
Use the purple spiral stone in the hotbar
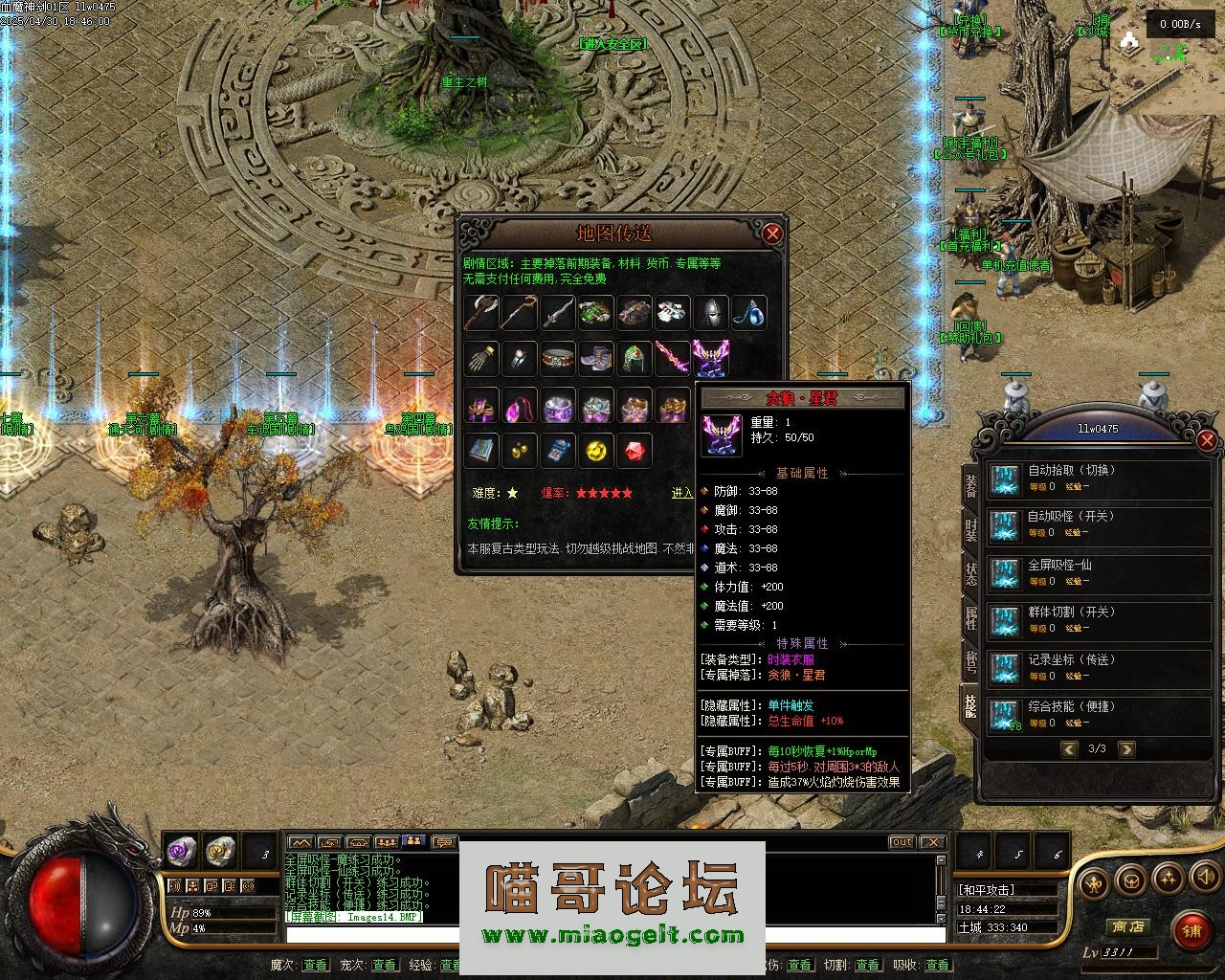(x=181, y=849)
